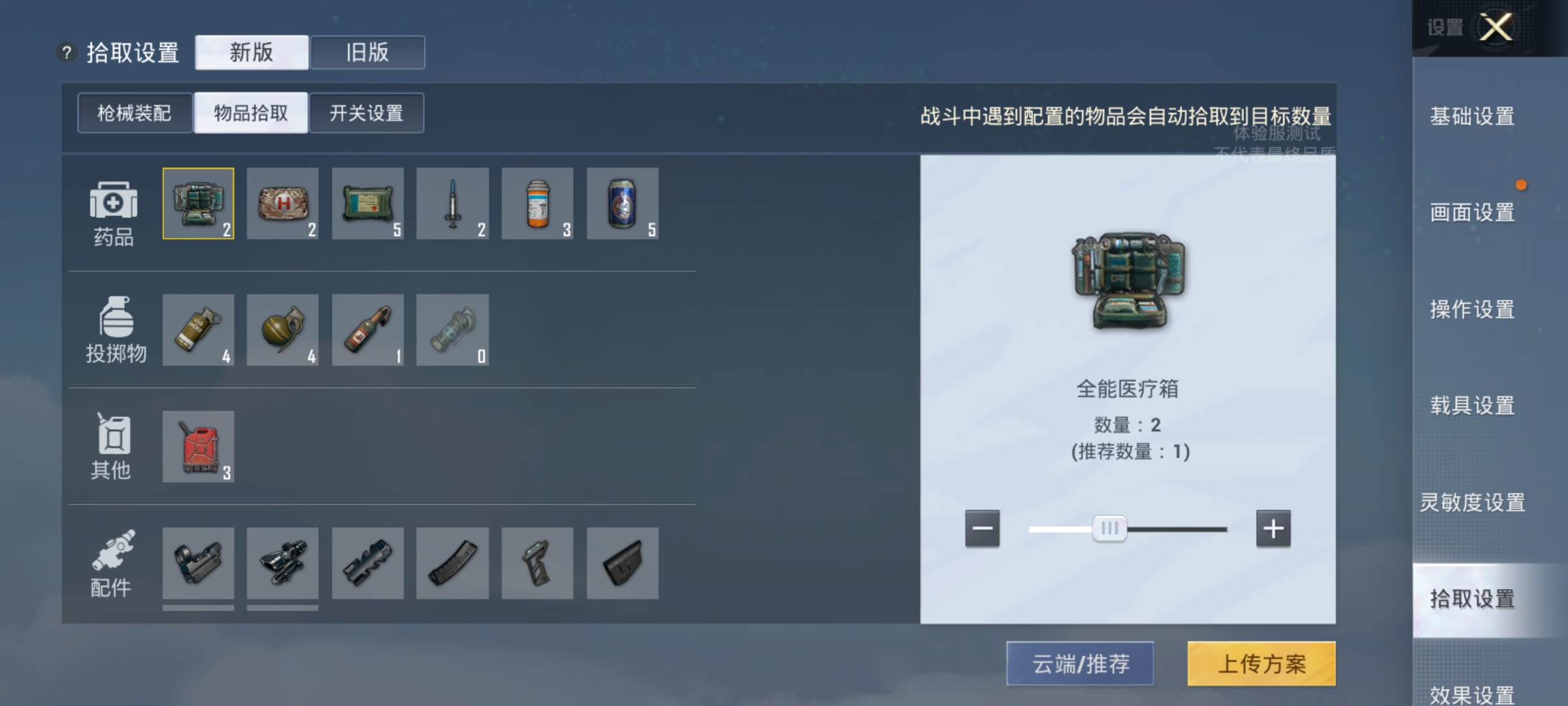The image size is (1568, 706).
Task: Select the stun grenade item
Action: pyautogui.click(x=453, y=330)
